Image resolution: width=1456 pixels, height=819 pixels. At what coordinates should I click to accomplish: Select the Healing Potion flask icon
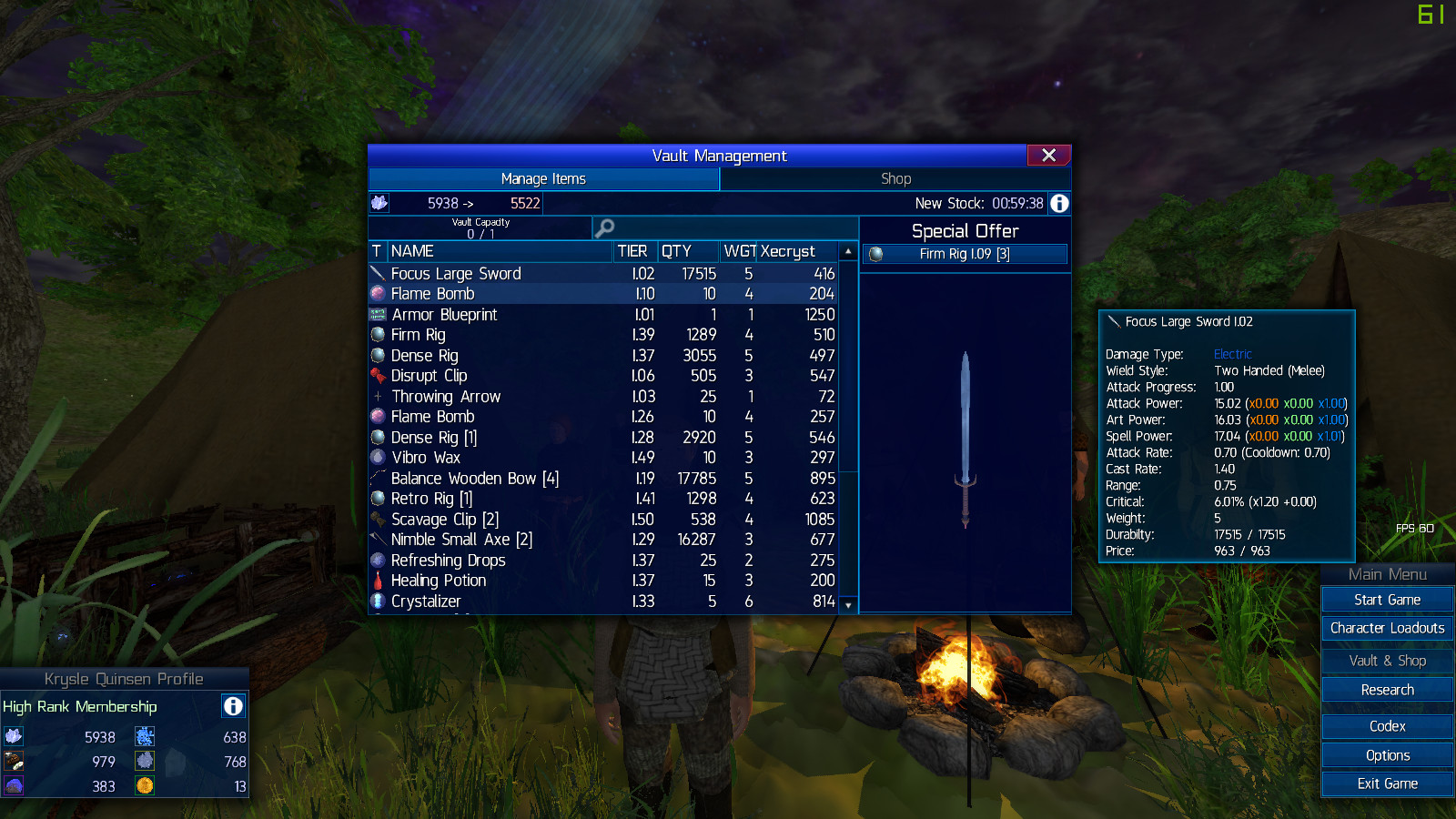click(x=378, y=580)
